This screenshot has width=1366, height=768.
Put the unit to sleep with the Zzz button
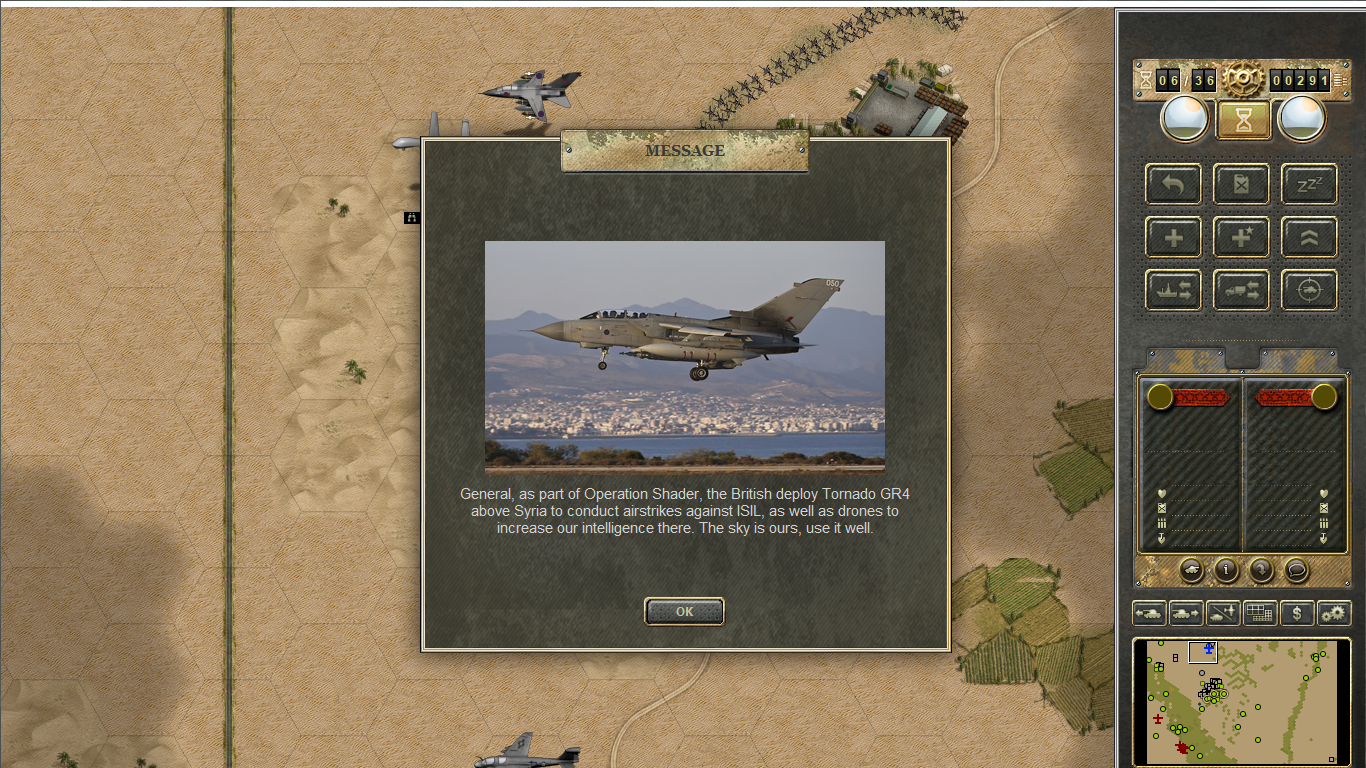(1309, 184)
